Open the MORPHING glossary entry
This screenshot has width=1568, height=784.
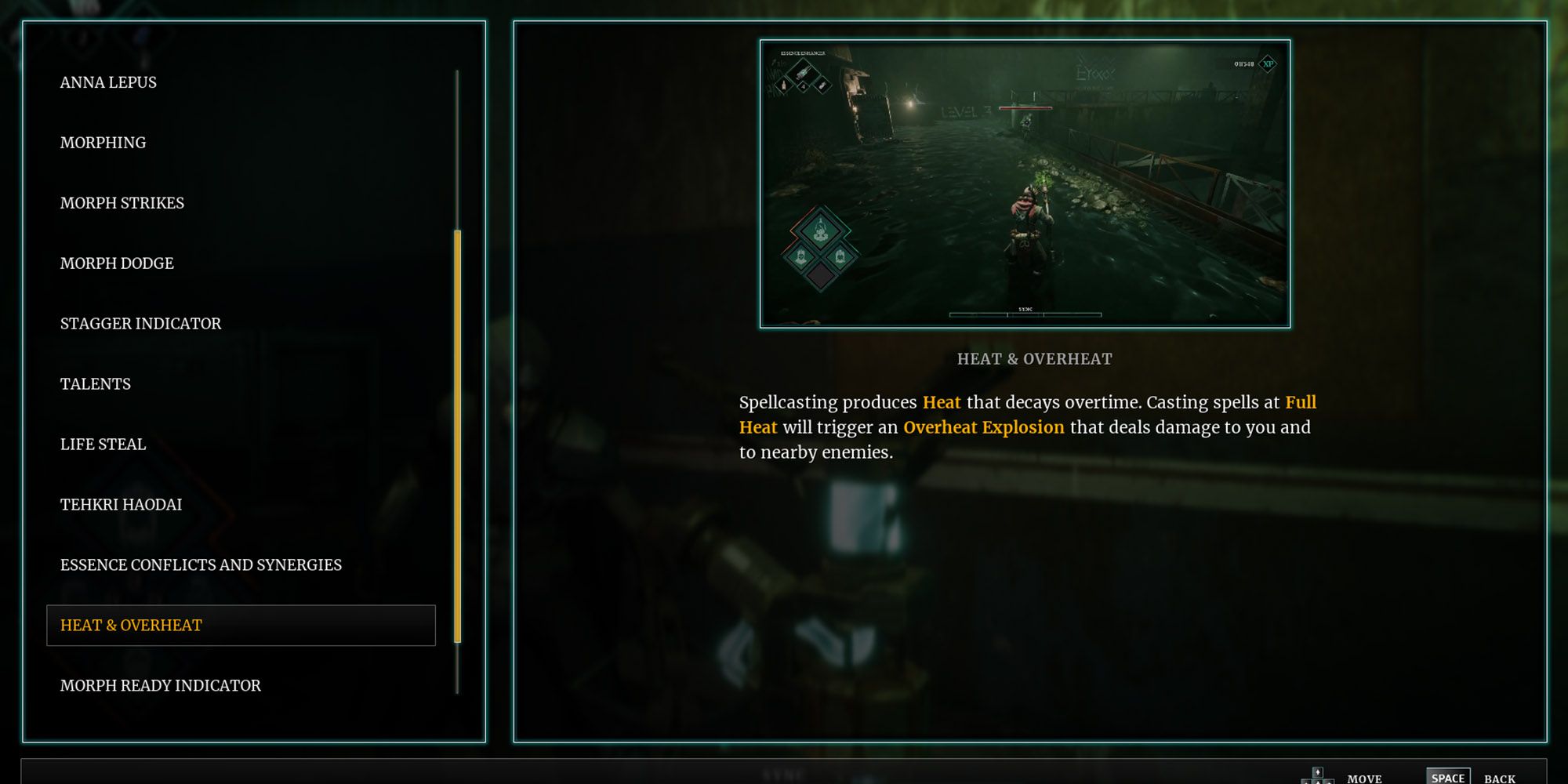[x=103, y=142]
